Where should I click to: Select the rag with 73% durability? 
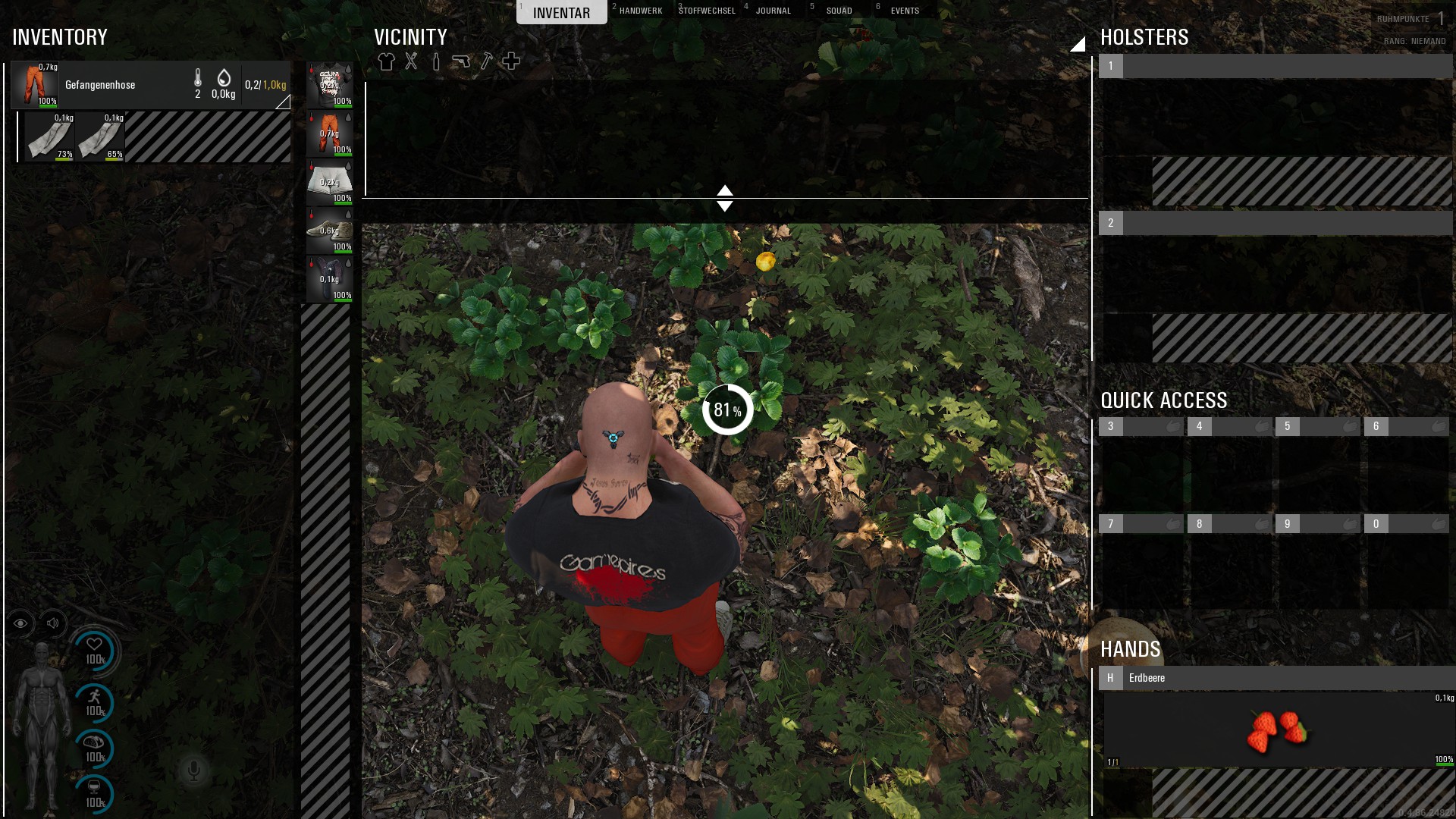point(49,136)
